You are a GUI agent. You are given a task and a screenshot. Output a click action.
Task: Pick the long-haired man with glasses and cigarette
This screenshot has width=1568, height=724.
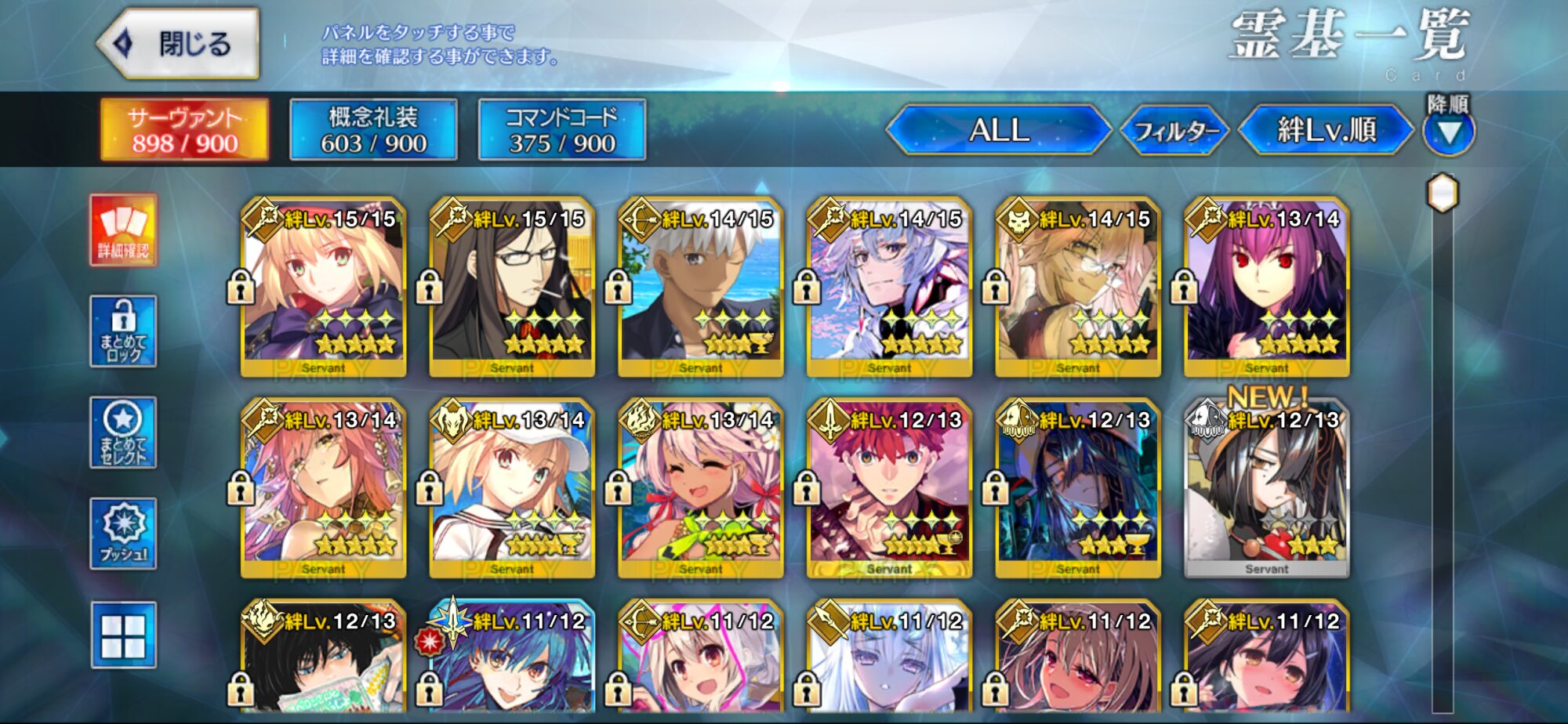(x=512, y=287)
